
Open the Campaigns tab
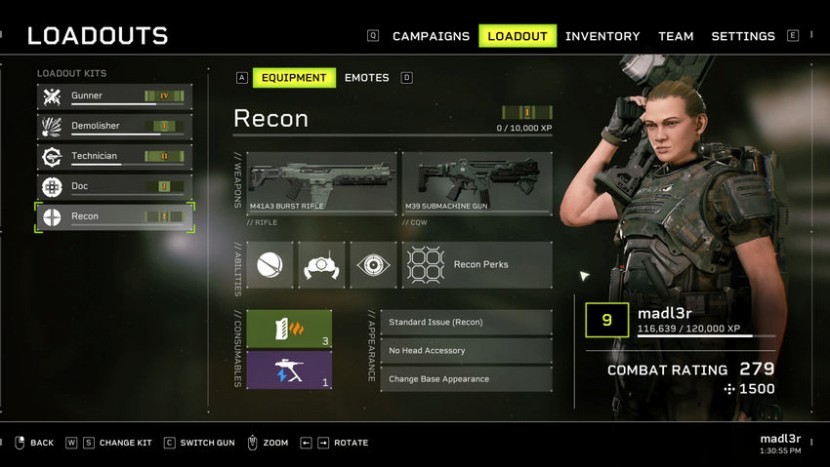(x=430, y=36)
